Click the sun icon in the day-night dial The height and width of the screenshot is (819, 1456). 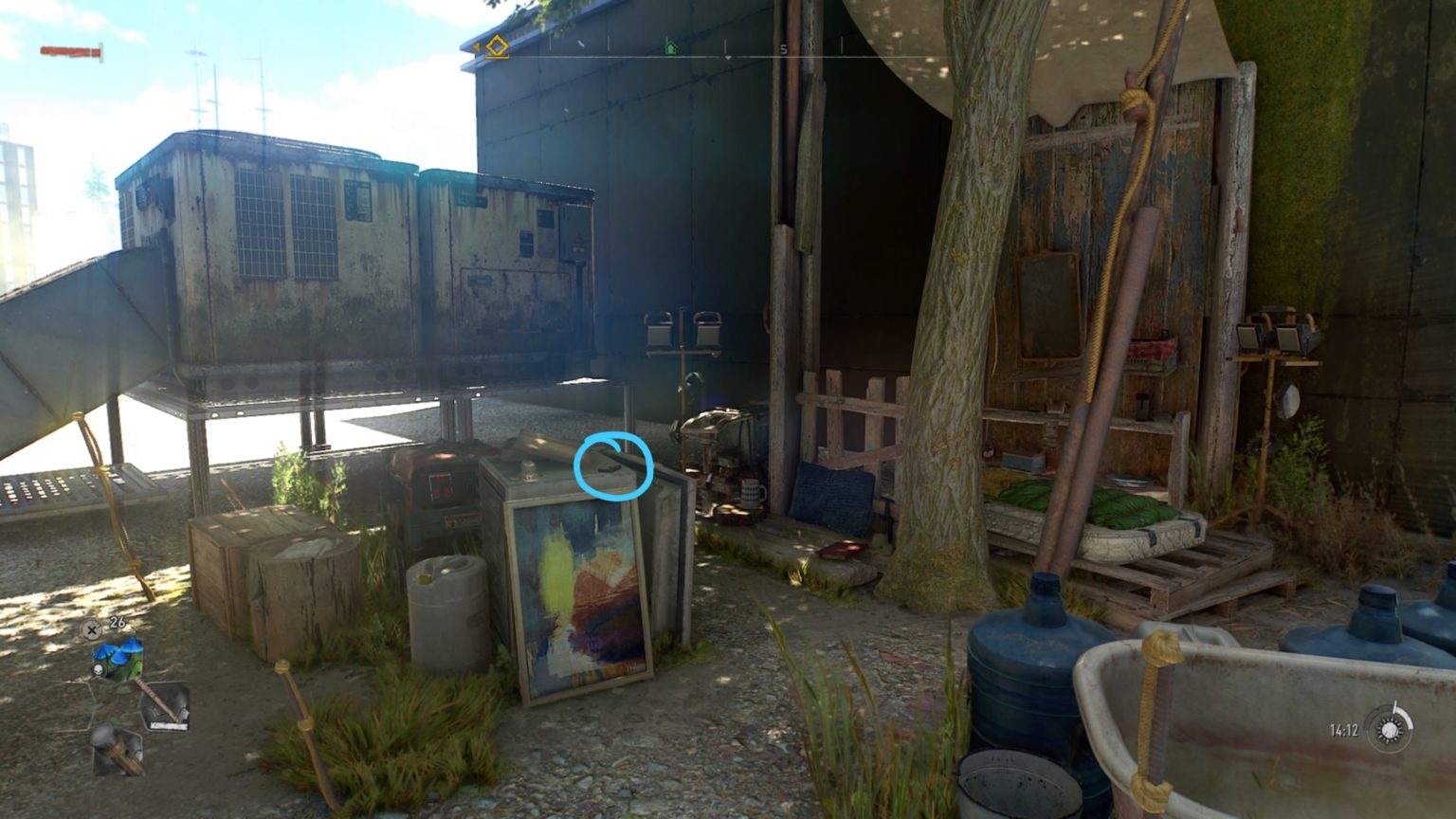coord(1388,730)
